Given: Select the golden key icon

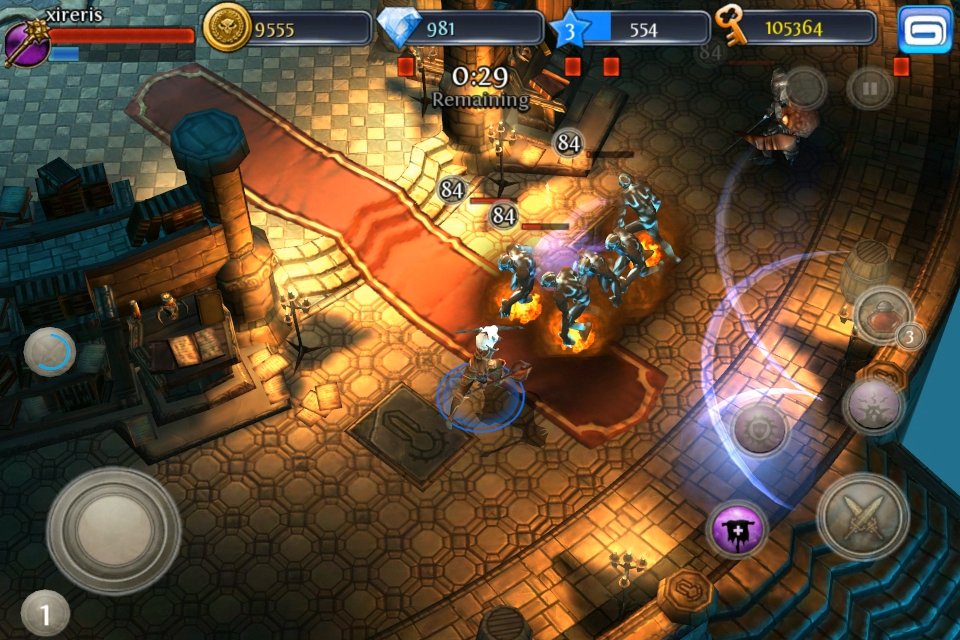Looking at the screenshot, I should point(733,28).
